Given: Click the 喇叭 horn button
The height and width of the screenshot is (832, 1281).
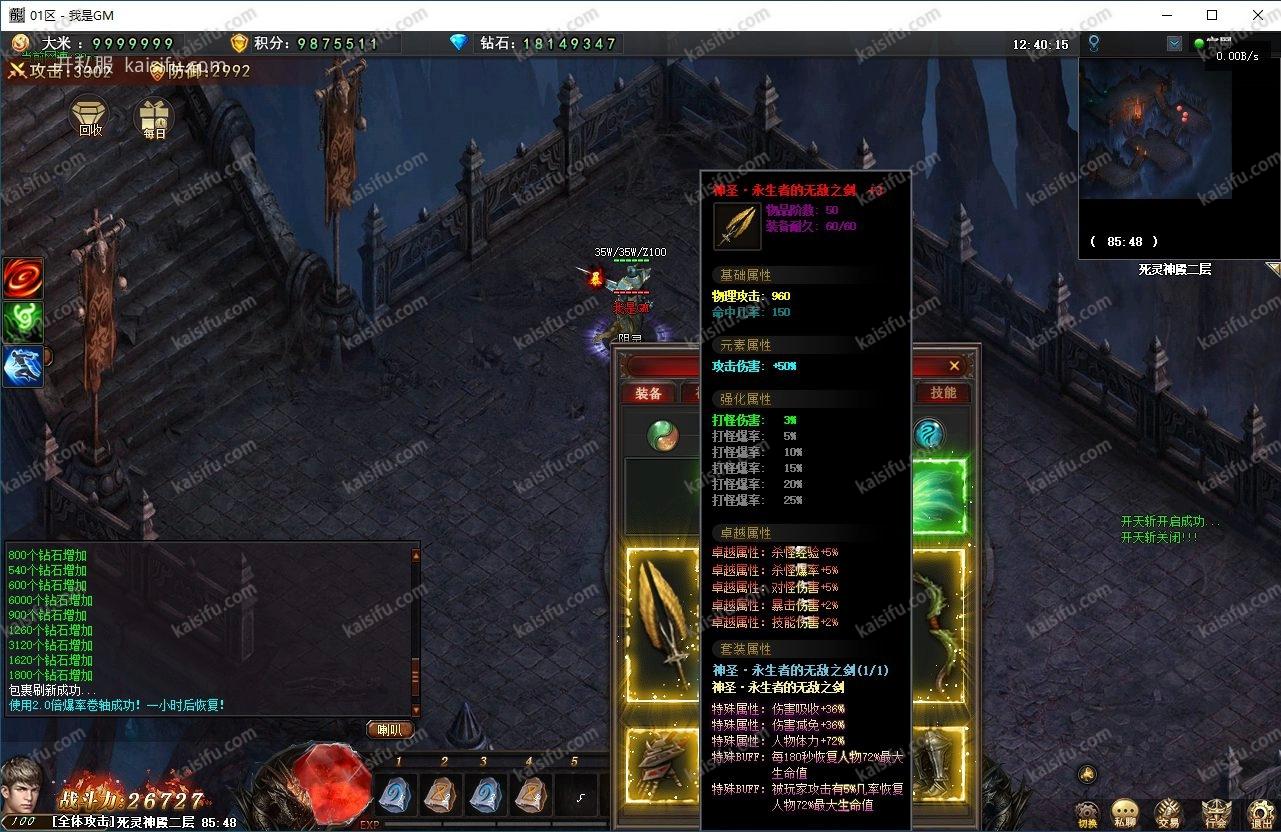Looking at the screenshot, I should 390,730.
